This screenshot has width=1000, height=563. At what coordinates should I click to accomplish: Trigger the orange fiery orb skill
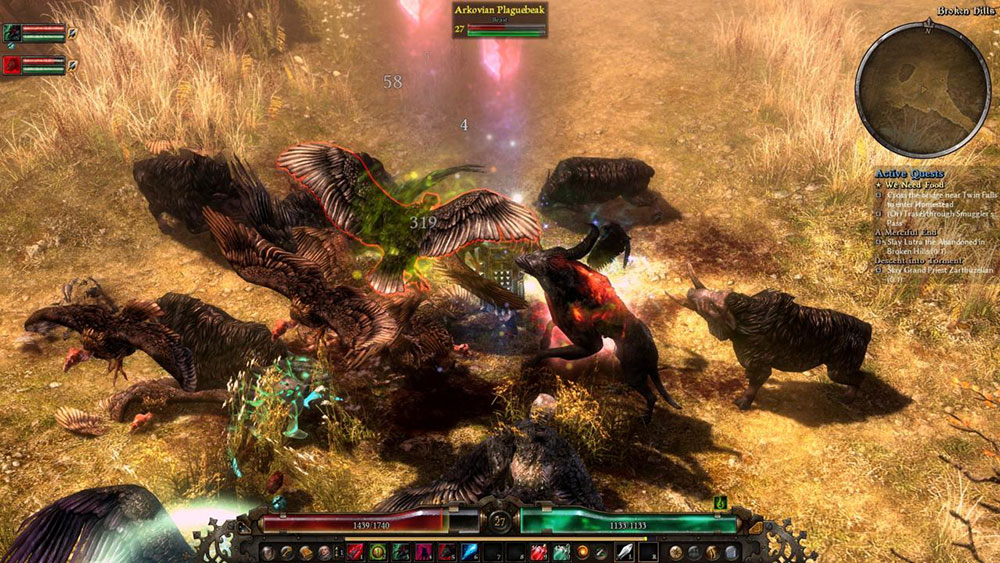(x=581, y=551)
